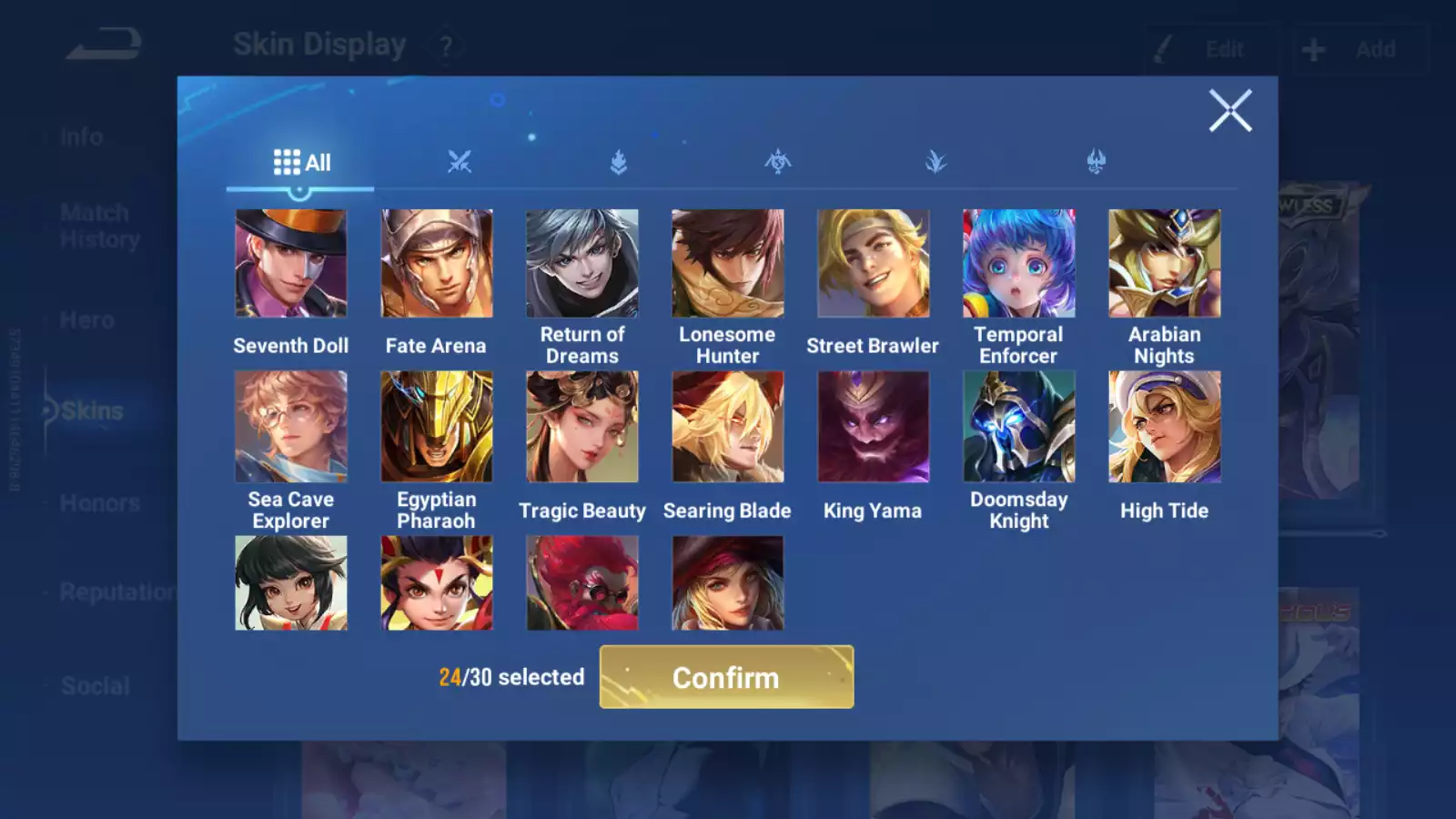The width and height of the screenshot is (1456, 819).
Task: Select the Sea Cave Explorer skin
Action: pos(291,426)
